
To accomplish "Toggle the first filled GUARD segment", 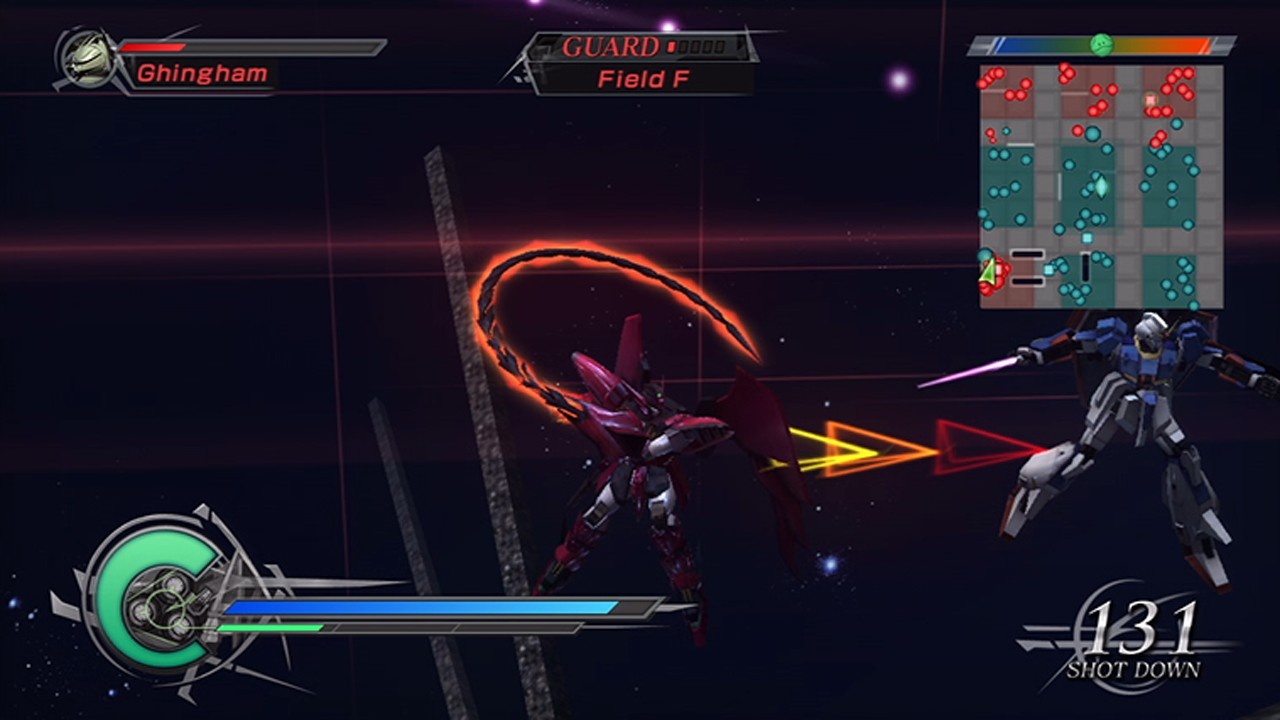I will [671, 45].
